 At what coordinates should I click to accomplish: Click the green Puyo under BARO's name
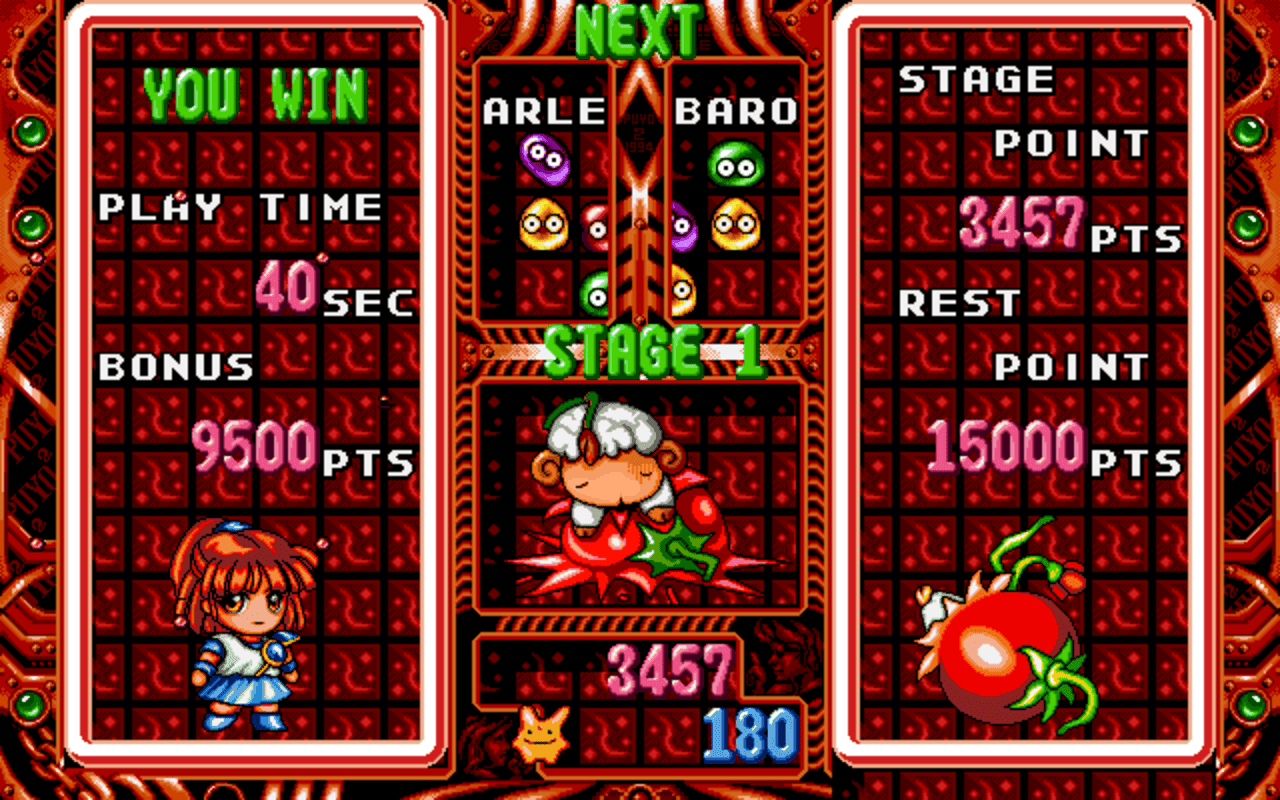tap(736, 165)
